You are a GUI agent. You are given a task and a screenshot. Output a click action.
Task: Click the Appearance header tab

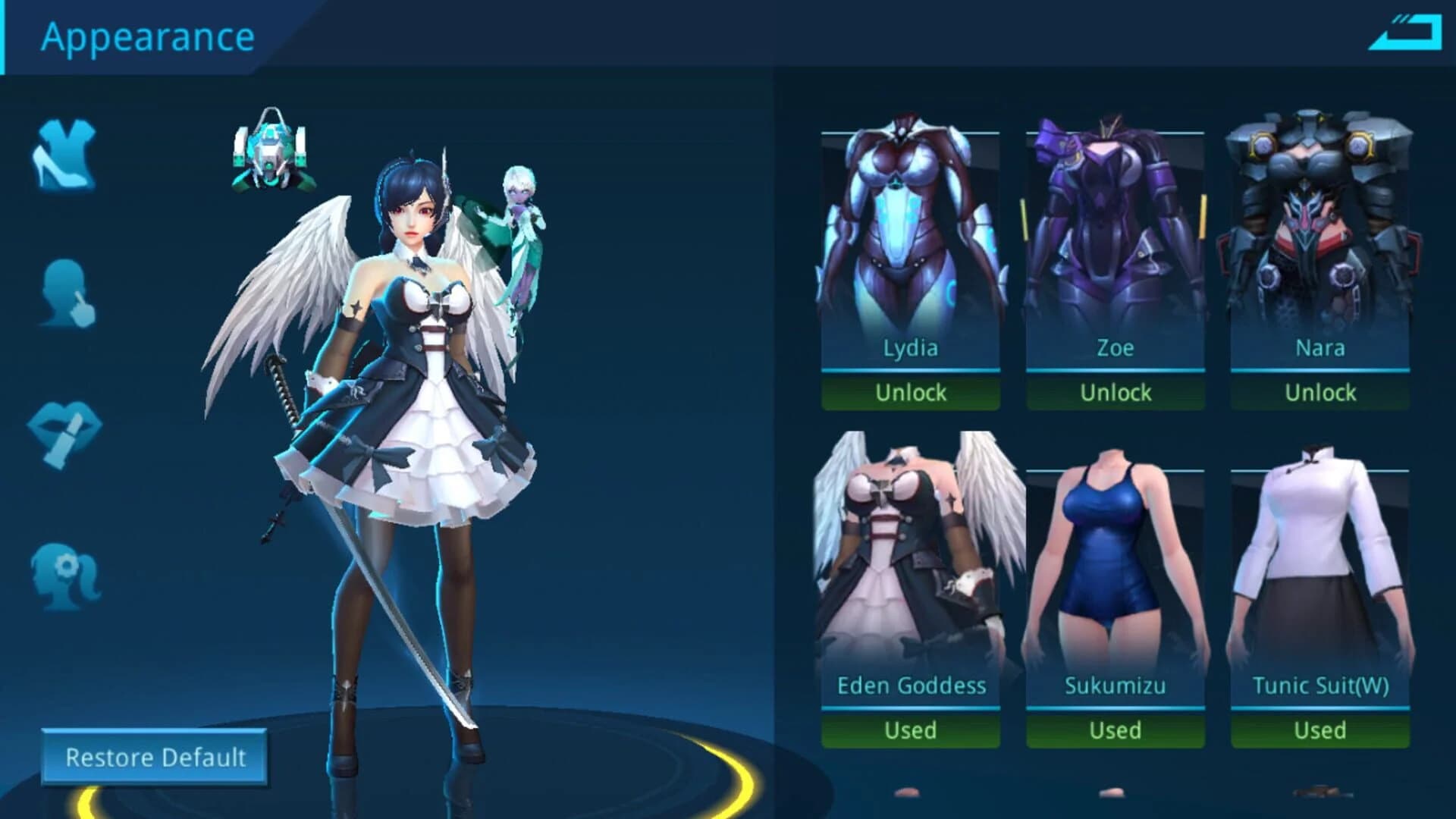tap(148, 36)
